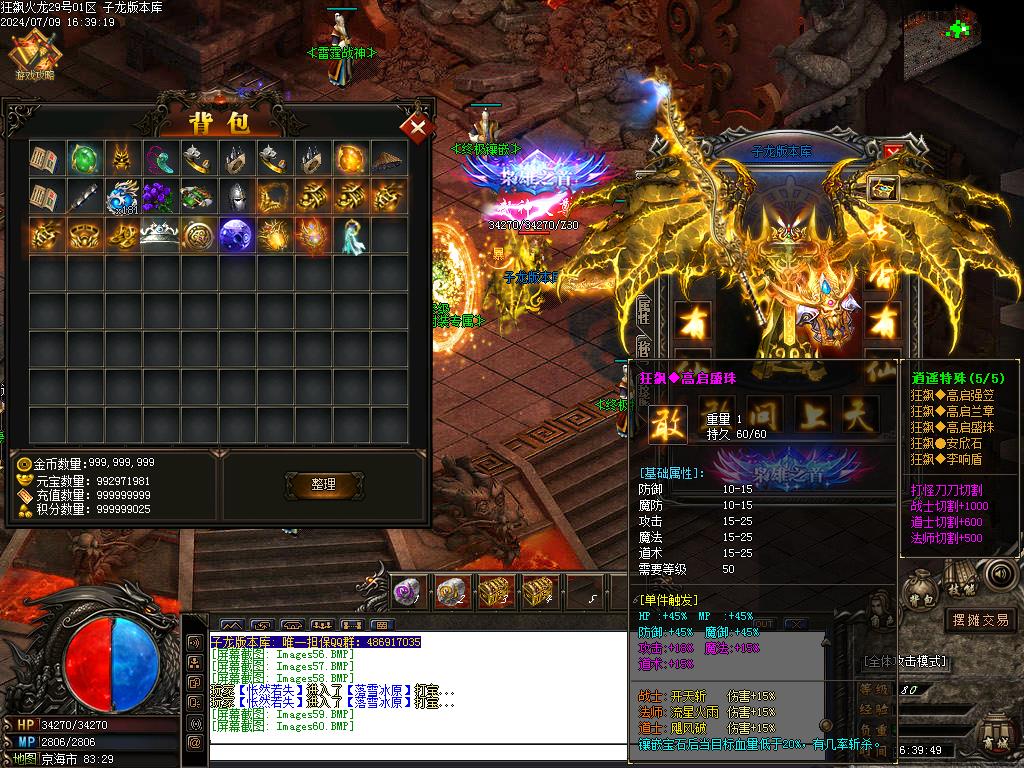This screenshot has width=1024, height=768.
Task: Use the purple spiral stone in hotbar
Action: 406,592
